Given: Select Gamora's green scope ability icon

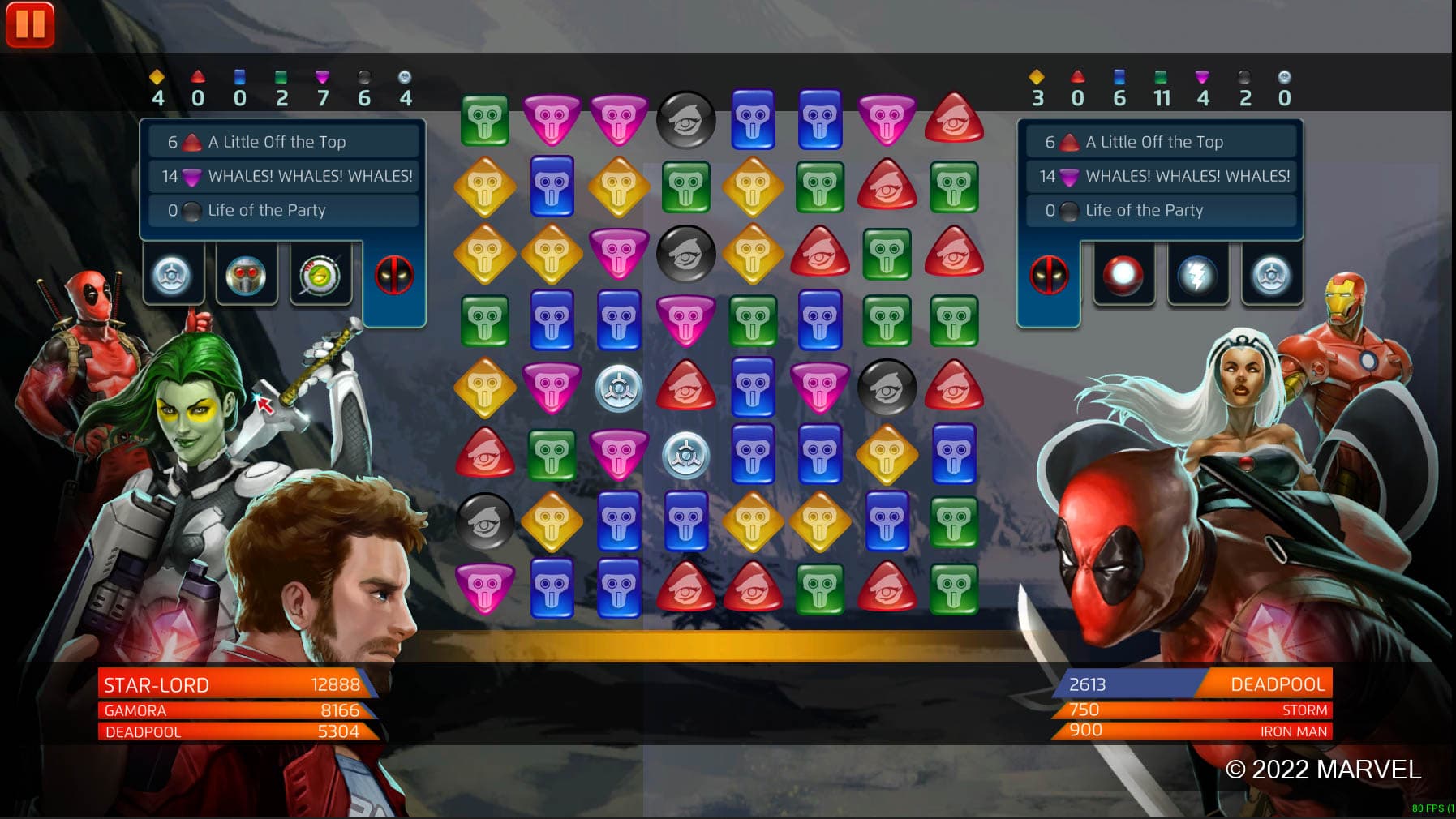Looking at the screenshot, I should pyautogui.click(x=320, y=275).
